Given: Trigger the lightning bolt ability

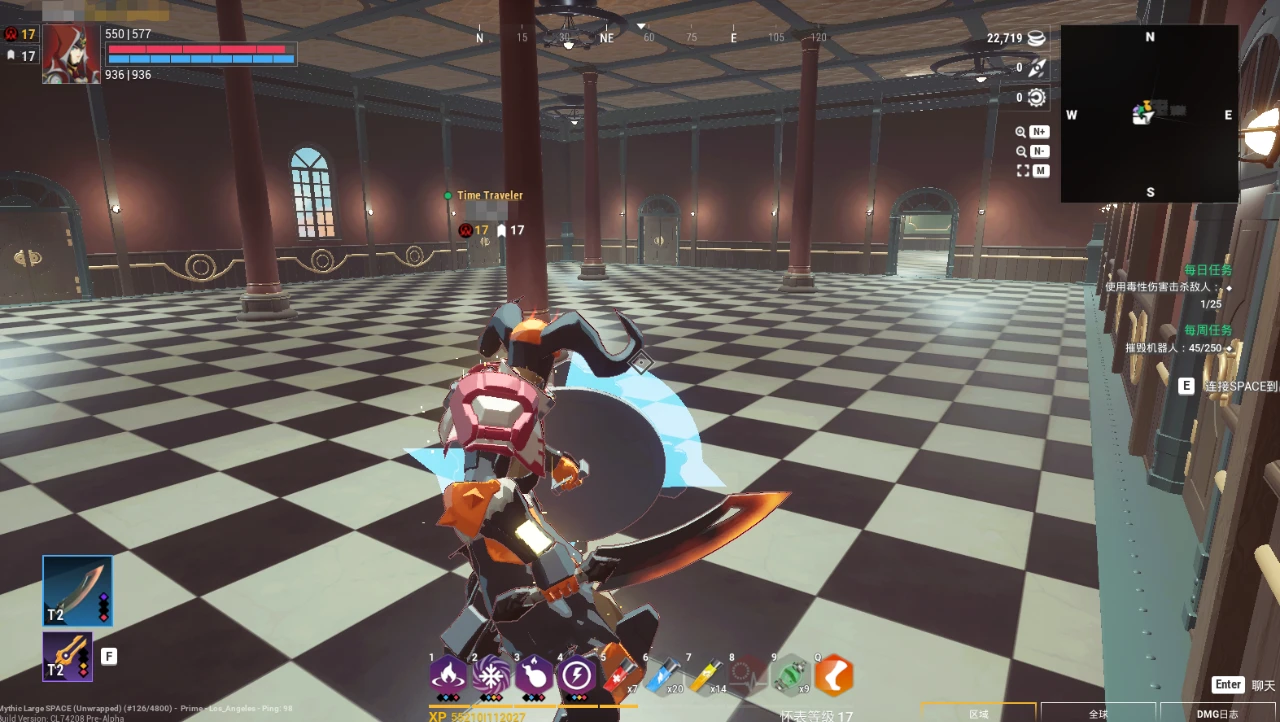Looking at the screenshot, I should coord(577,676).
